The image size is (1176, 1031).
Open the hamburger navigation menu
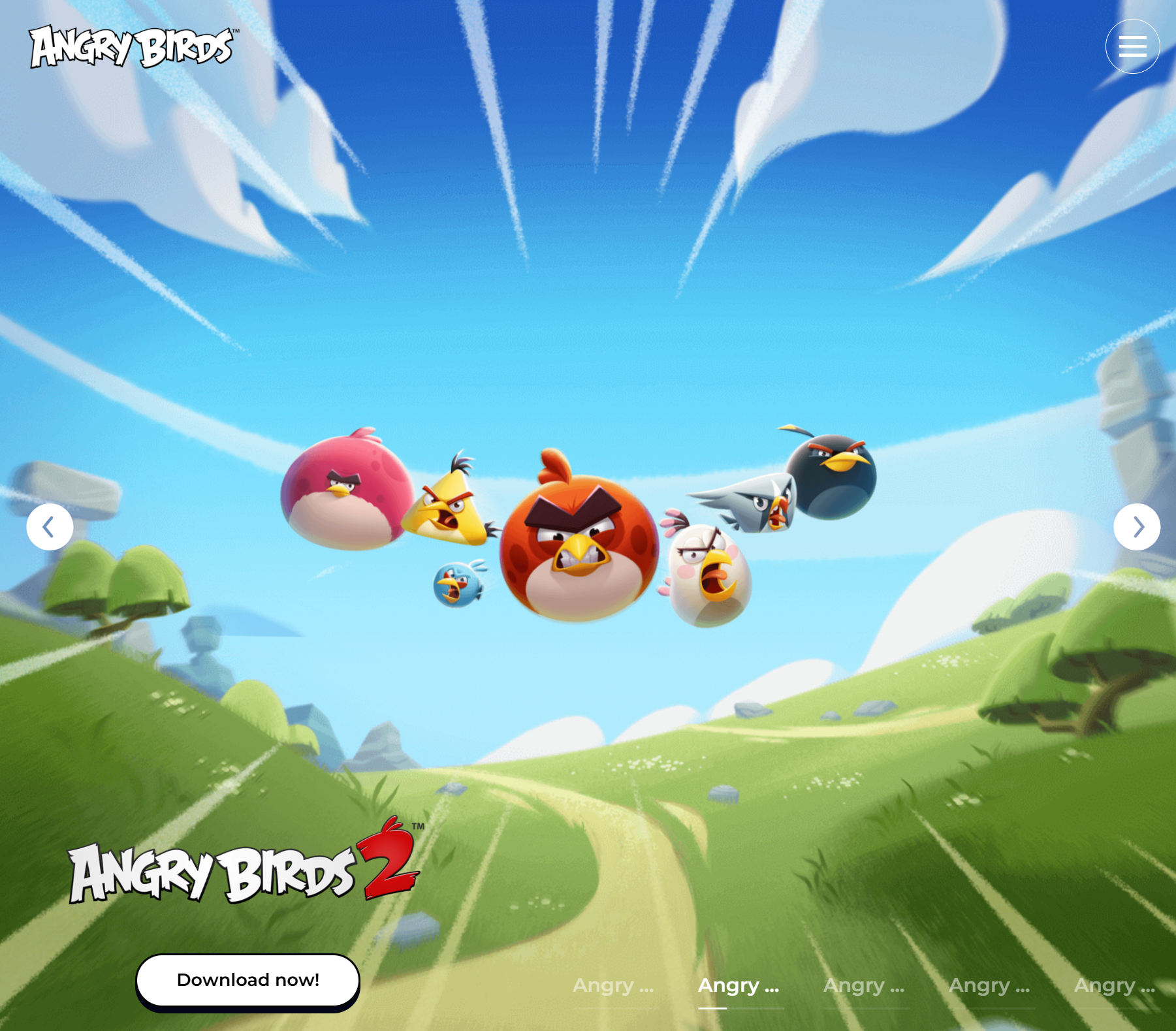(x=1132, y=46)
